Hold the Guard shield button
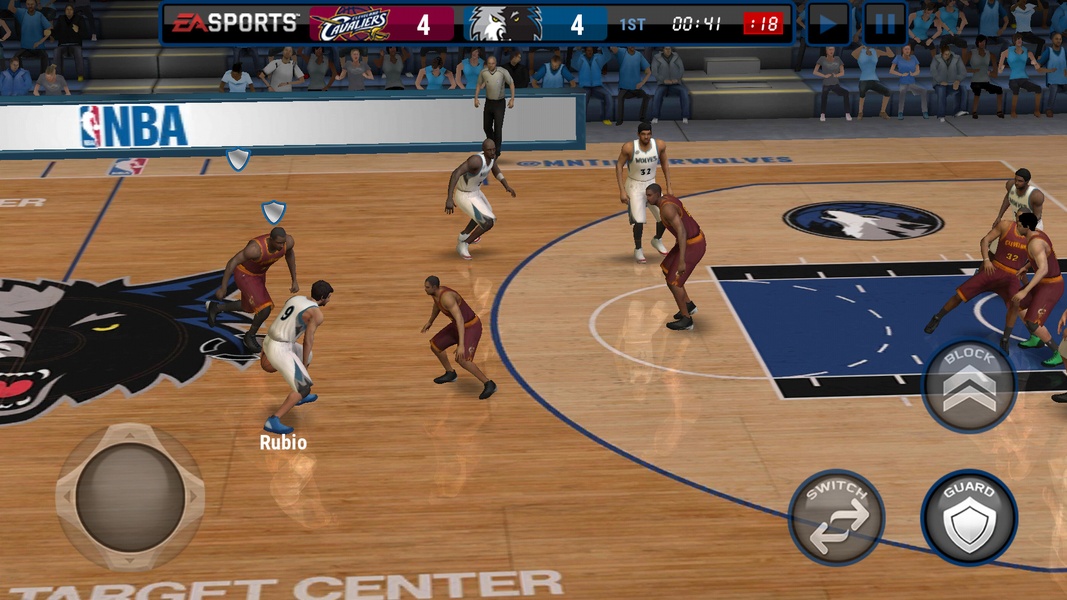 (x=969, y=517)
